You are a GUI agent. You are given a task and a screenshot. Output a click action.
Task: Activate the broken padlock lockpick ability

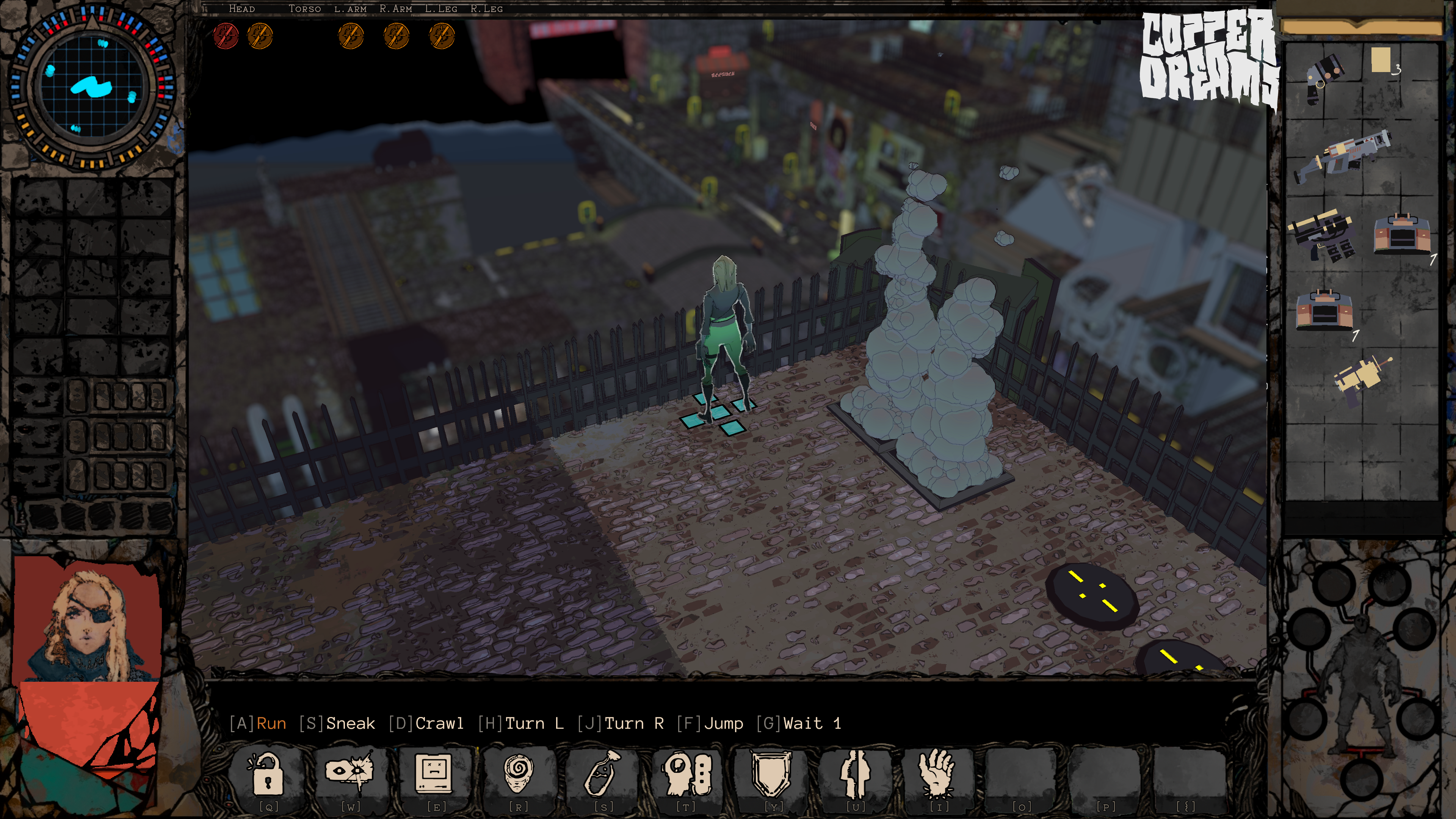coord(267,773)
